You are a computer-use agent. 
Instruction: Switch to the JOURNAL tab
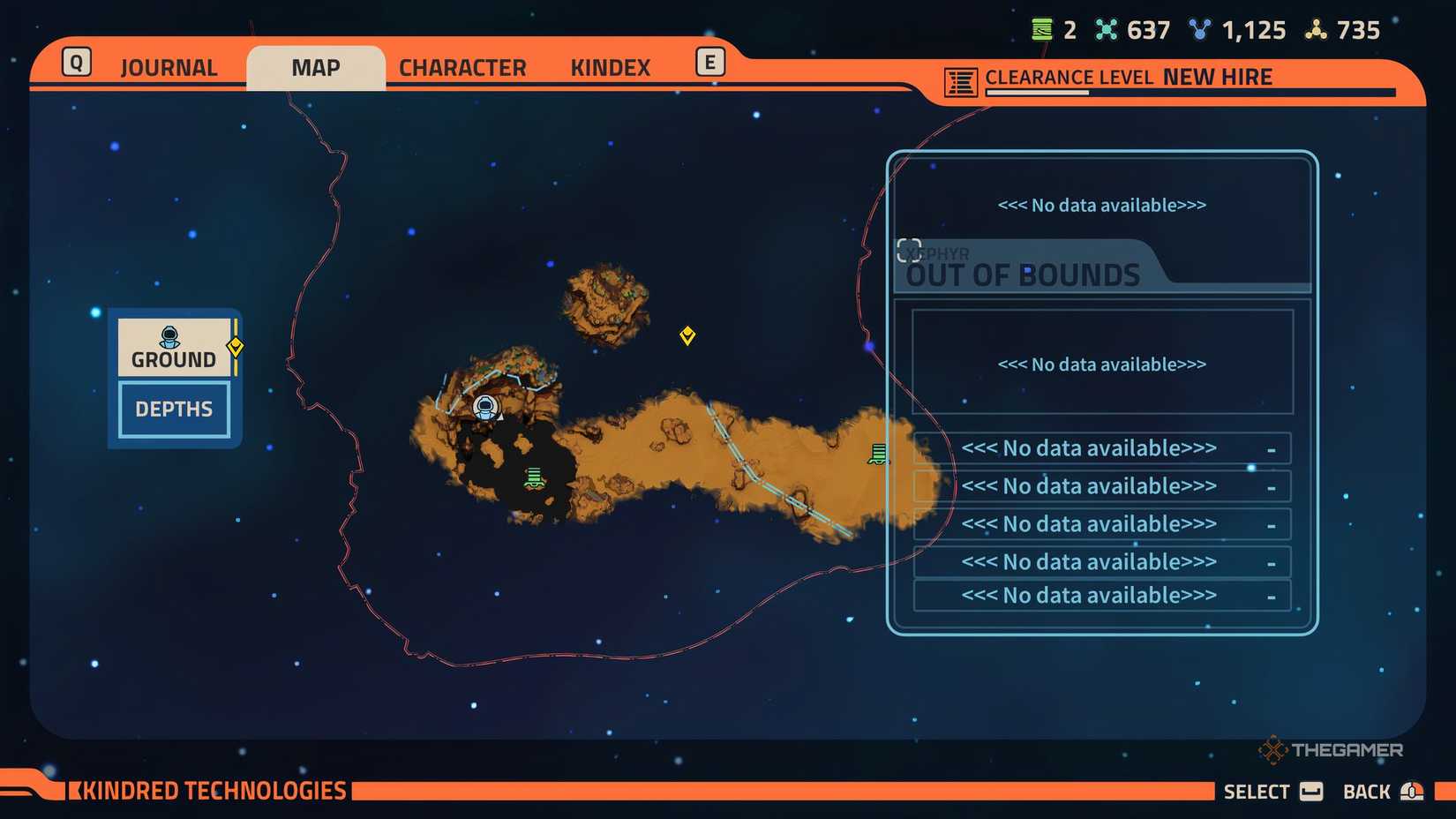point(169,67)
